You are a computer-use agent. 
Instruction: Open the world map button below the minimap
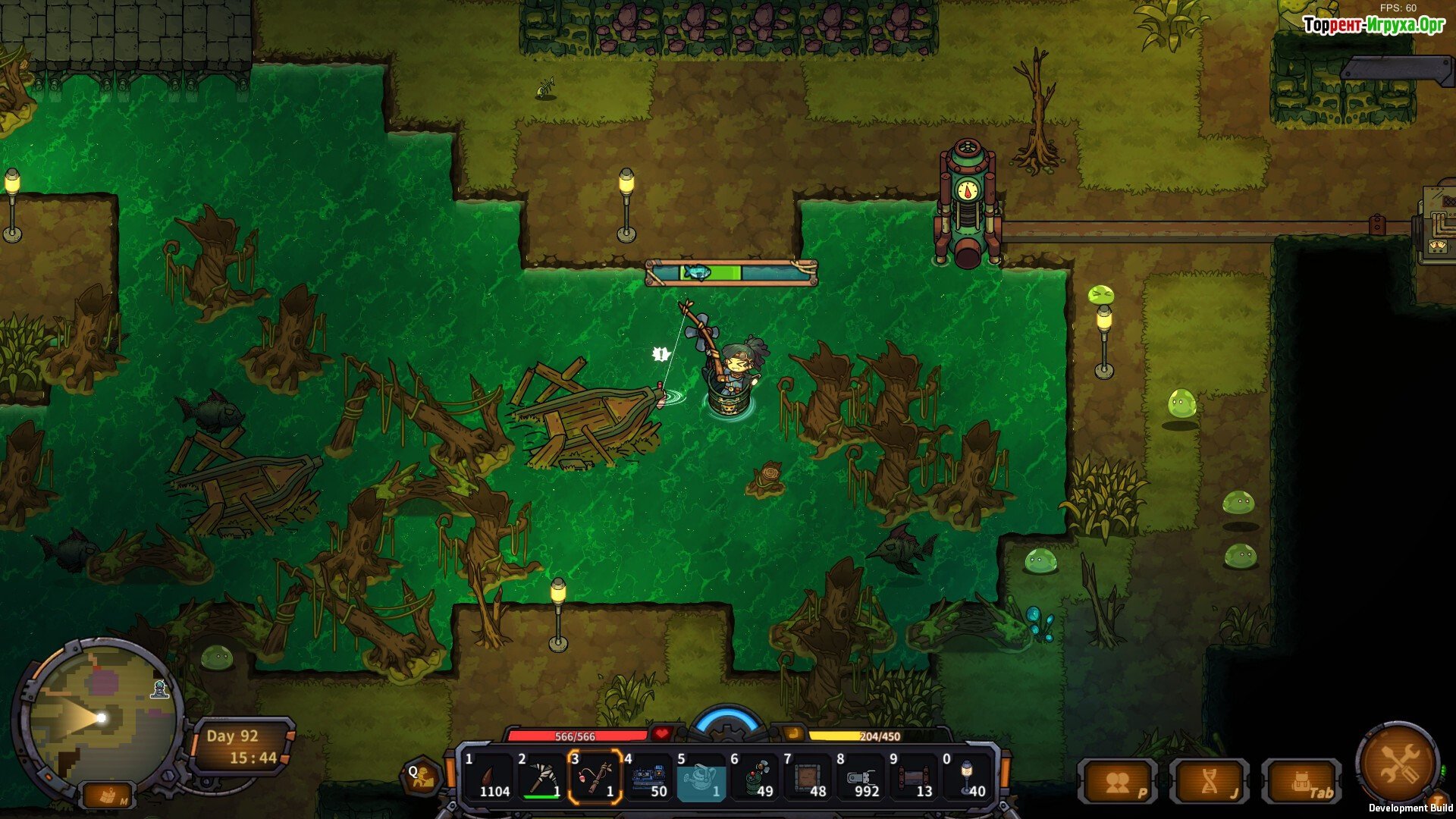108,796
